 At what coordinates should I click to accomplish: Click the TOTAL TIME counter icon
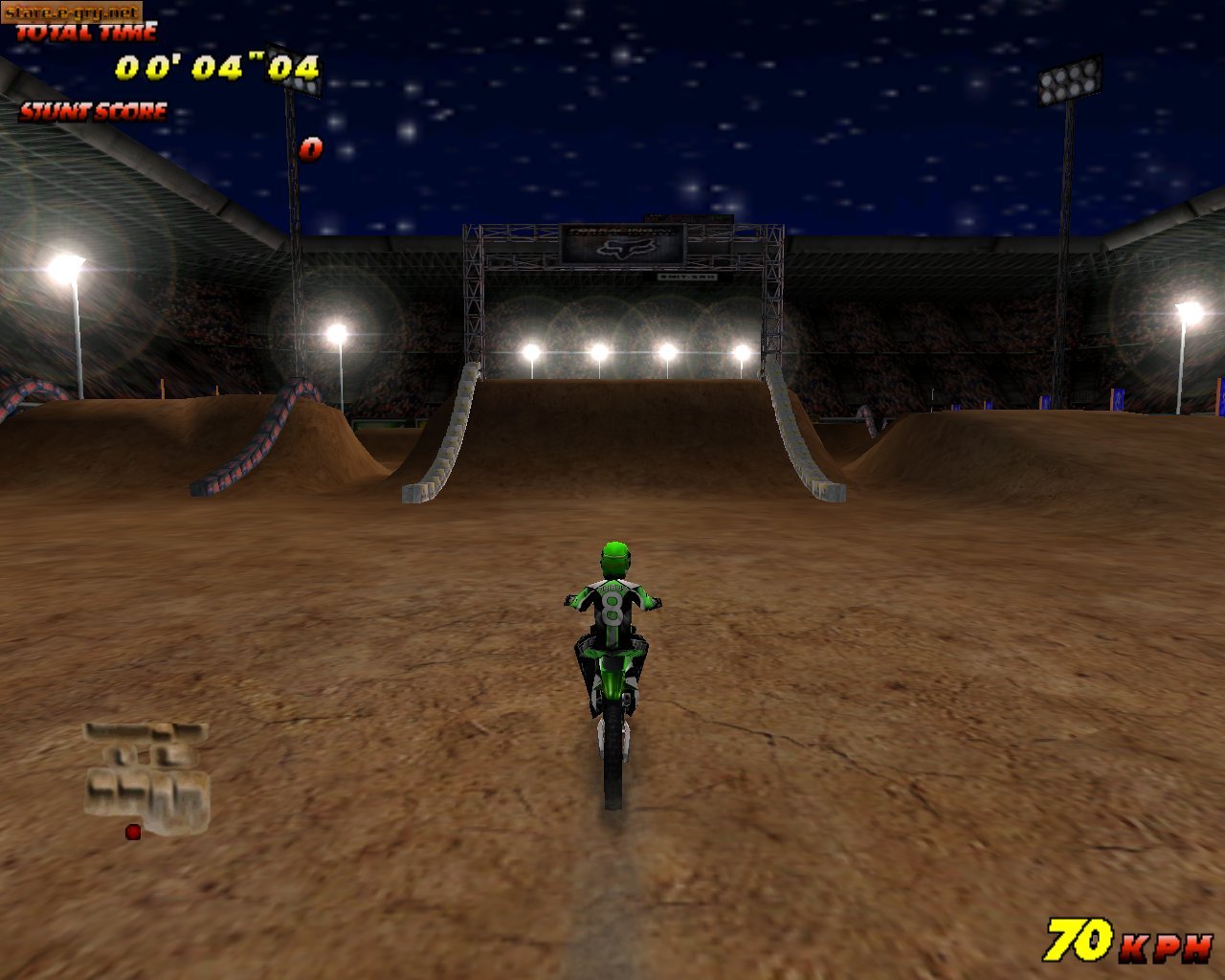click(86, 32)
